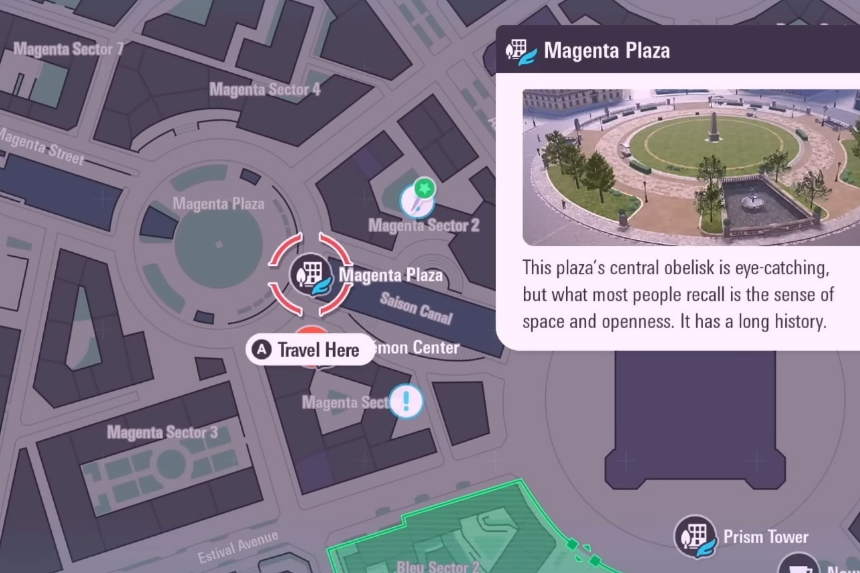The width and height of the screenshot is (860, 573).
Task: Select the Magenta Plaza landmark marker
Action: (x=310, y=273)
